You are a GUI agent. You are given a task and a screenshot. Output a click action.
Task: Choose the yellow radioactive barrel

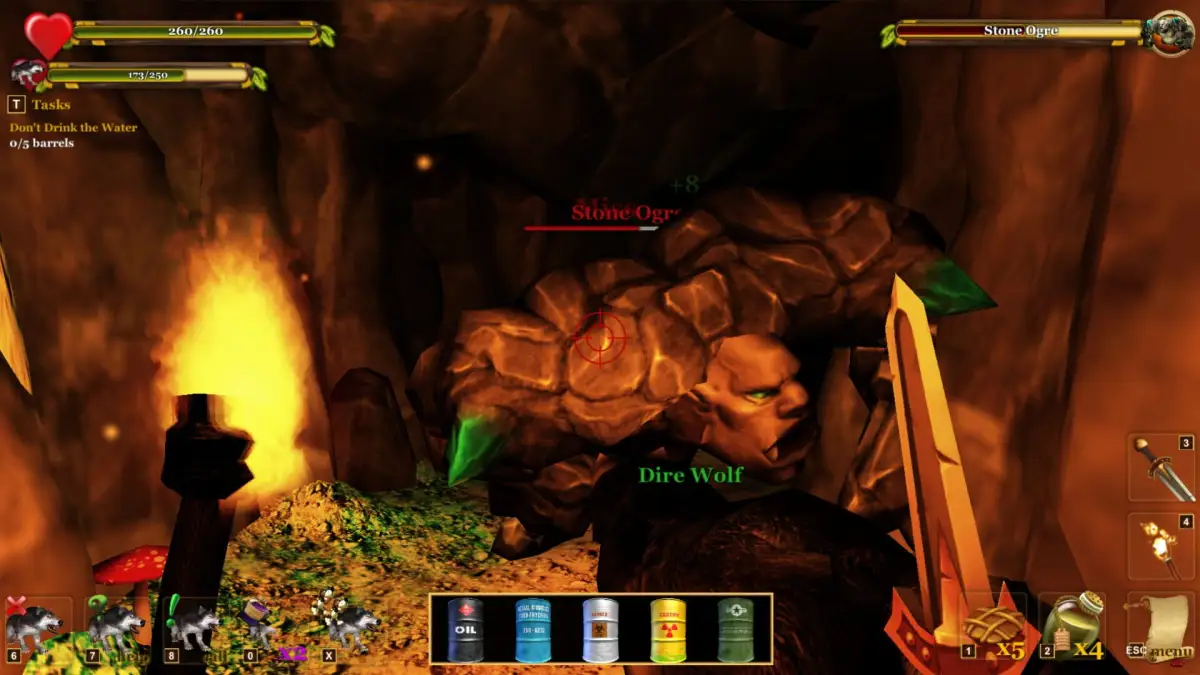[x=668, y=630]
